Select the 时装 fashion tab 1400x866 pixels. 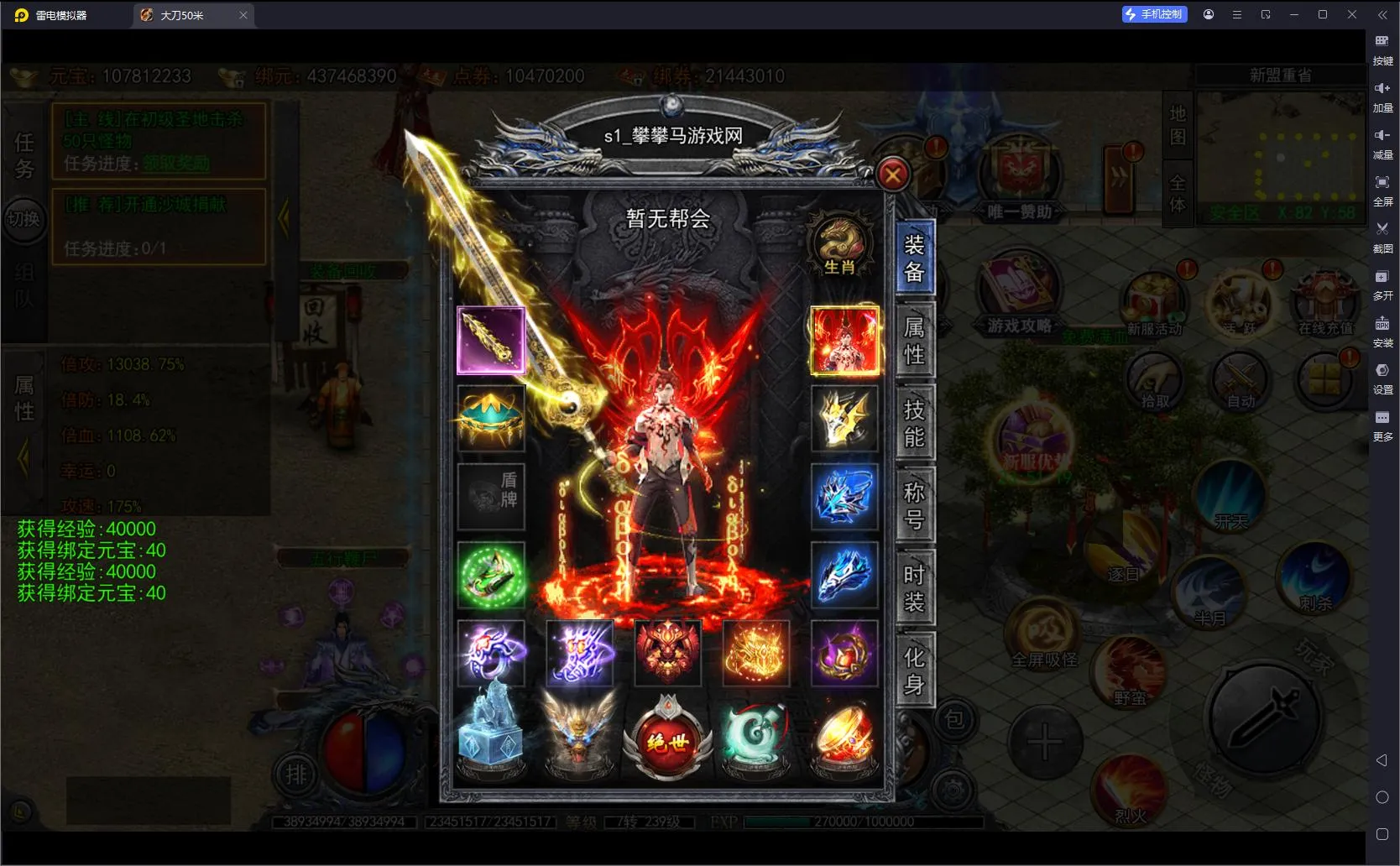pyautogui.click(x=914, y=587)
